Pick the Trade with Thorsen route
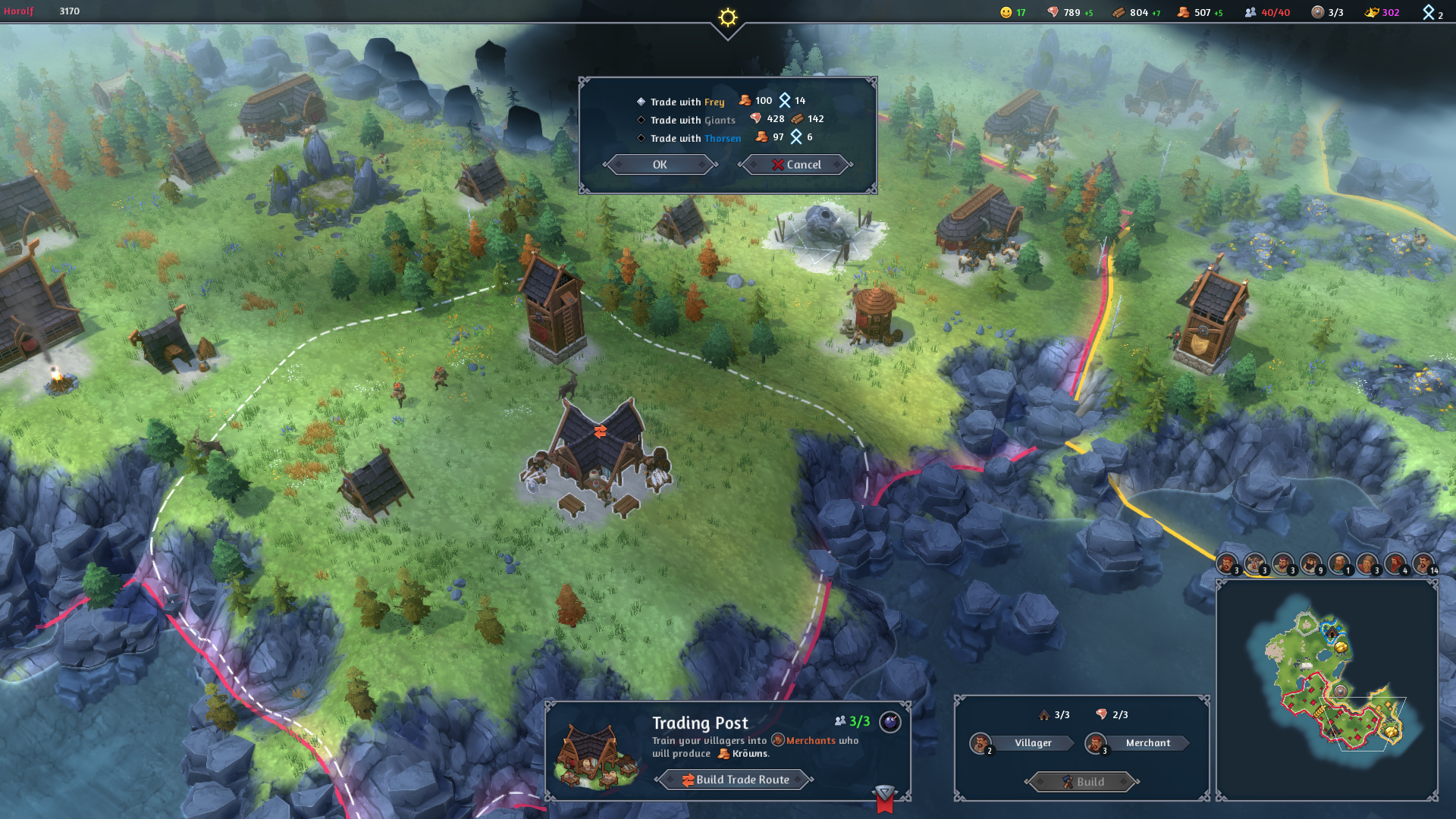This screenshot has width=1456, height=819. point(695,138)
